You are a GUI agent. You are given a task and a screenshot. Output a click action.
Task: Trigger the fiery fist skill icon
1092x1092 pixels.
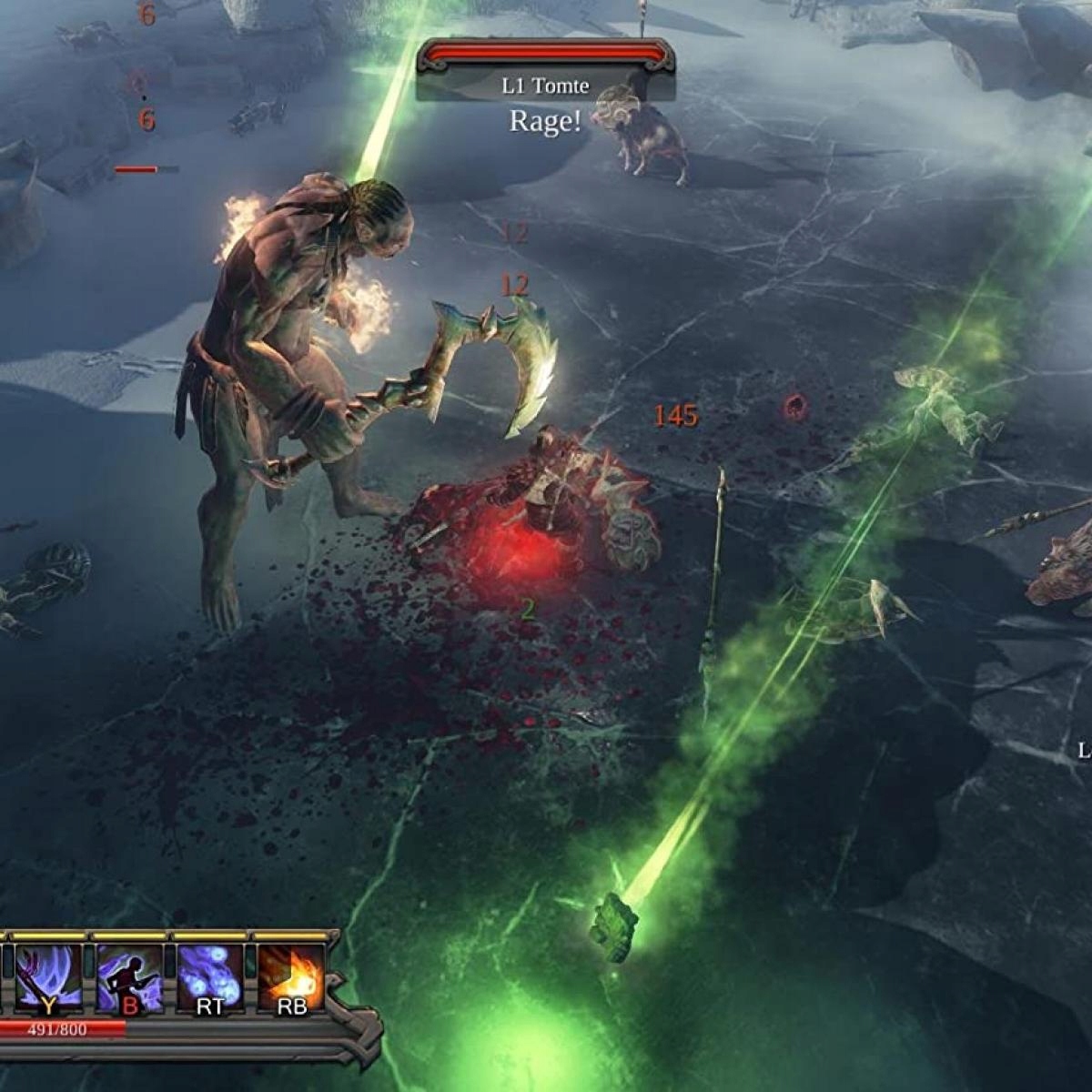click(x=291, y=978)
